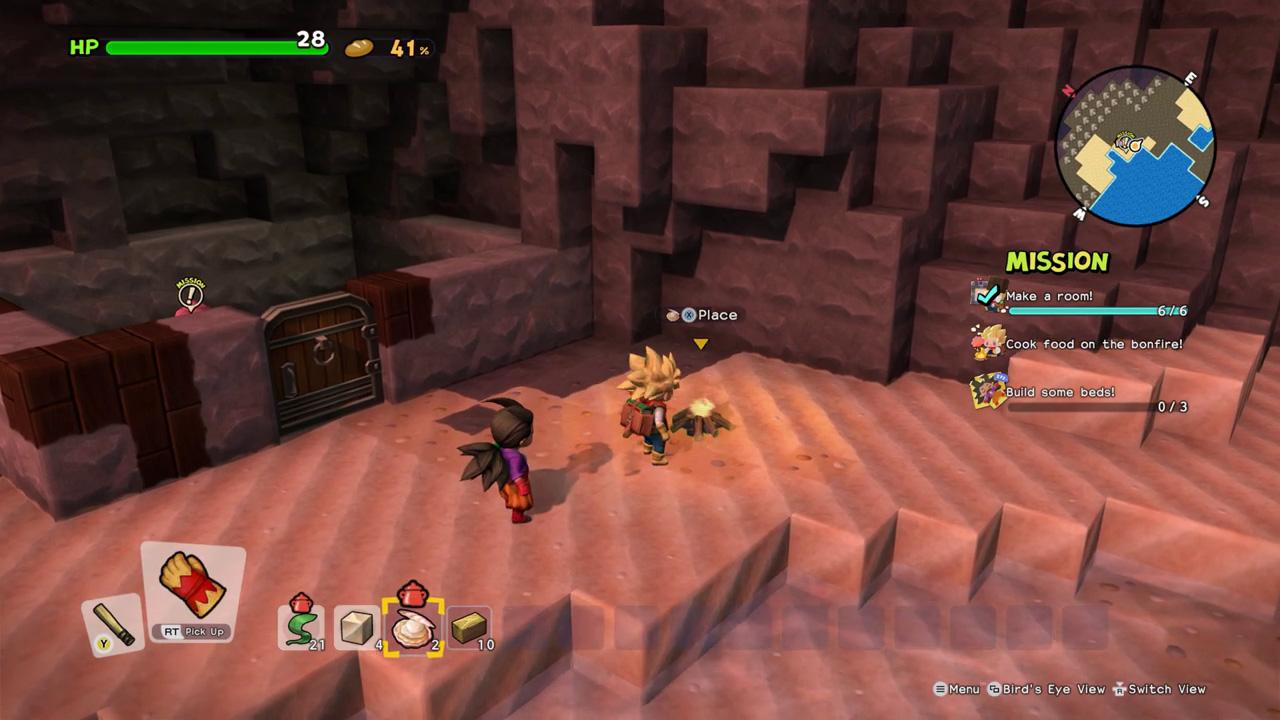Screen dimensions: 1280x720
Task: Collapse the MISSION panel header
Action: 1057,262
